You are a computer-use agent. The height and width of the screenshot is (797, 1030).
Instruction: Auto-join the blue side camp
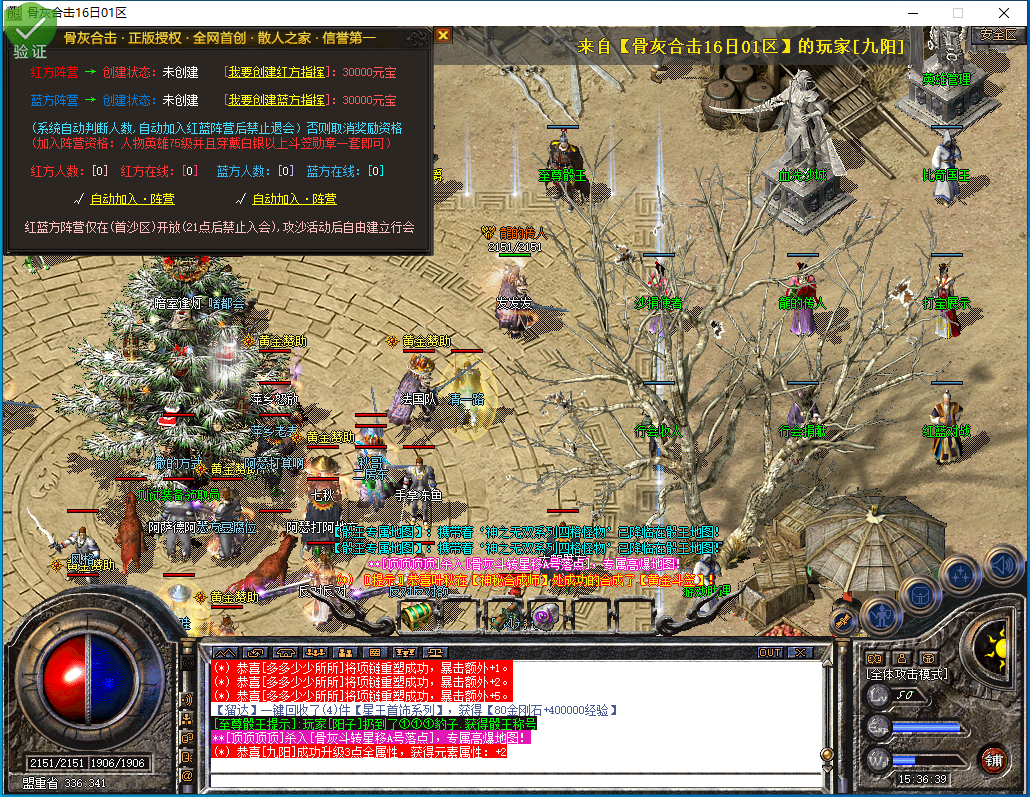[294, 199]
